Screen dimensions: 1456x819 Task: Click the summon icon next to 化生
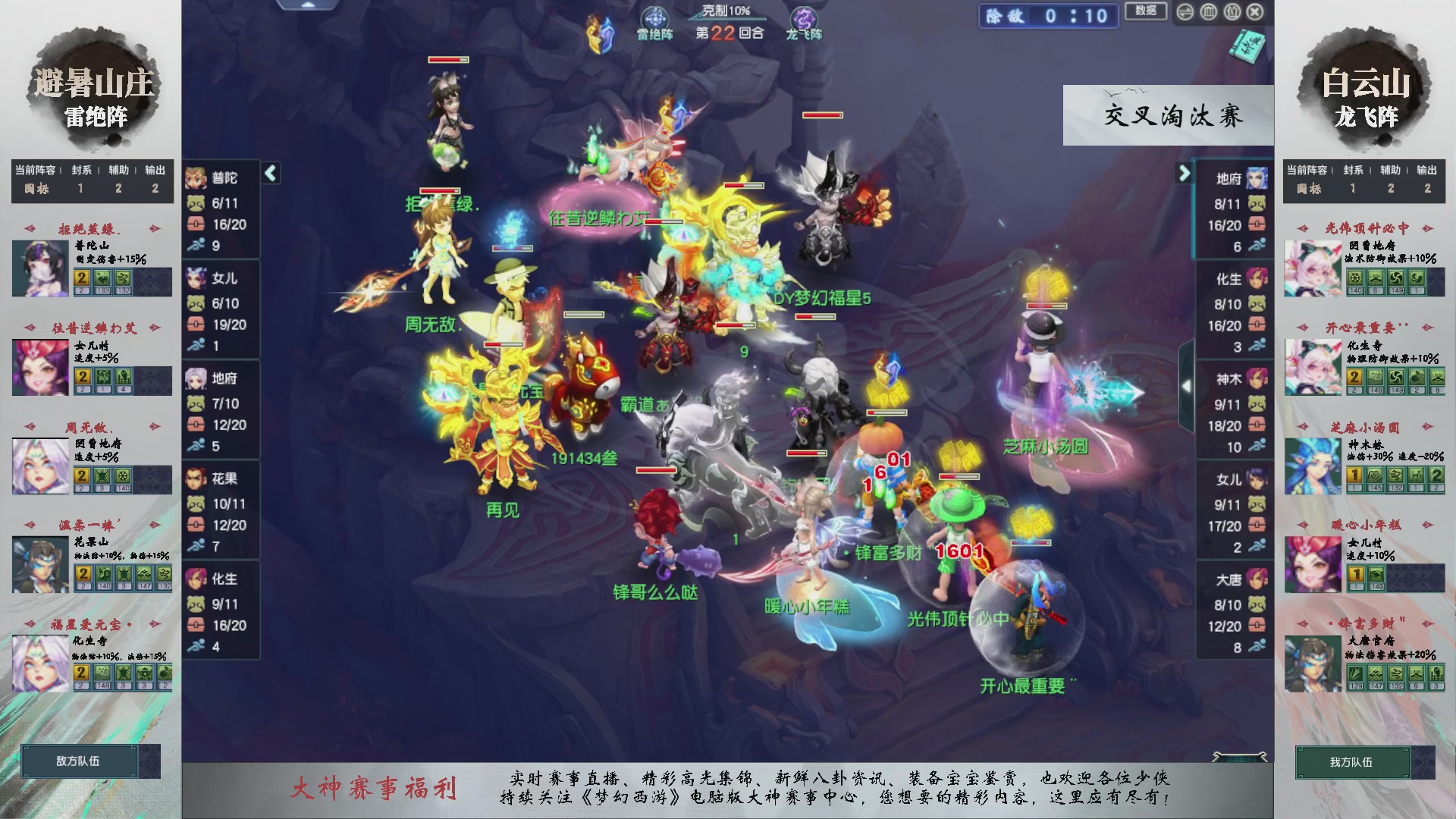tap(198, 603)
